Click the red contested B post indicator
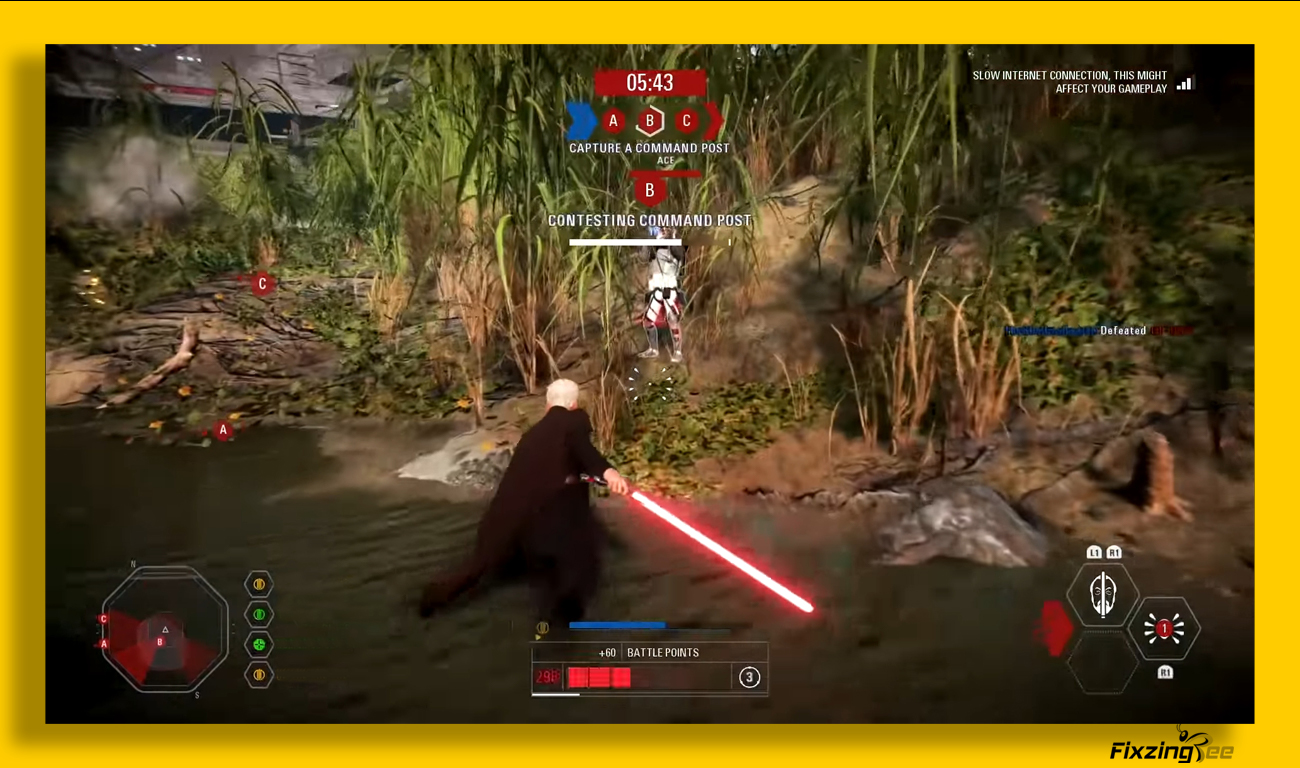 click(650, 190)
